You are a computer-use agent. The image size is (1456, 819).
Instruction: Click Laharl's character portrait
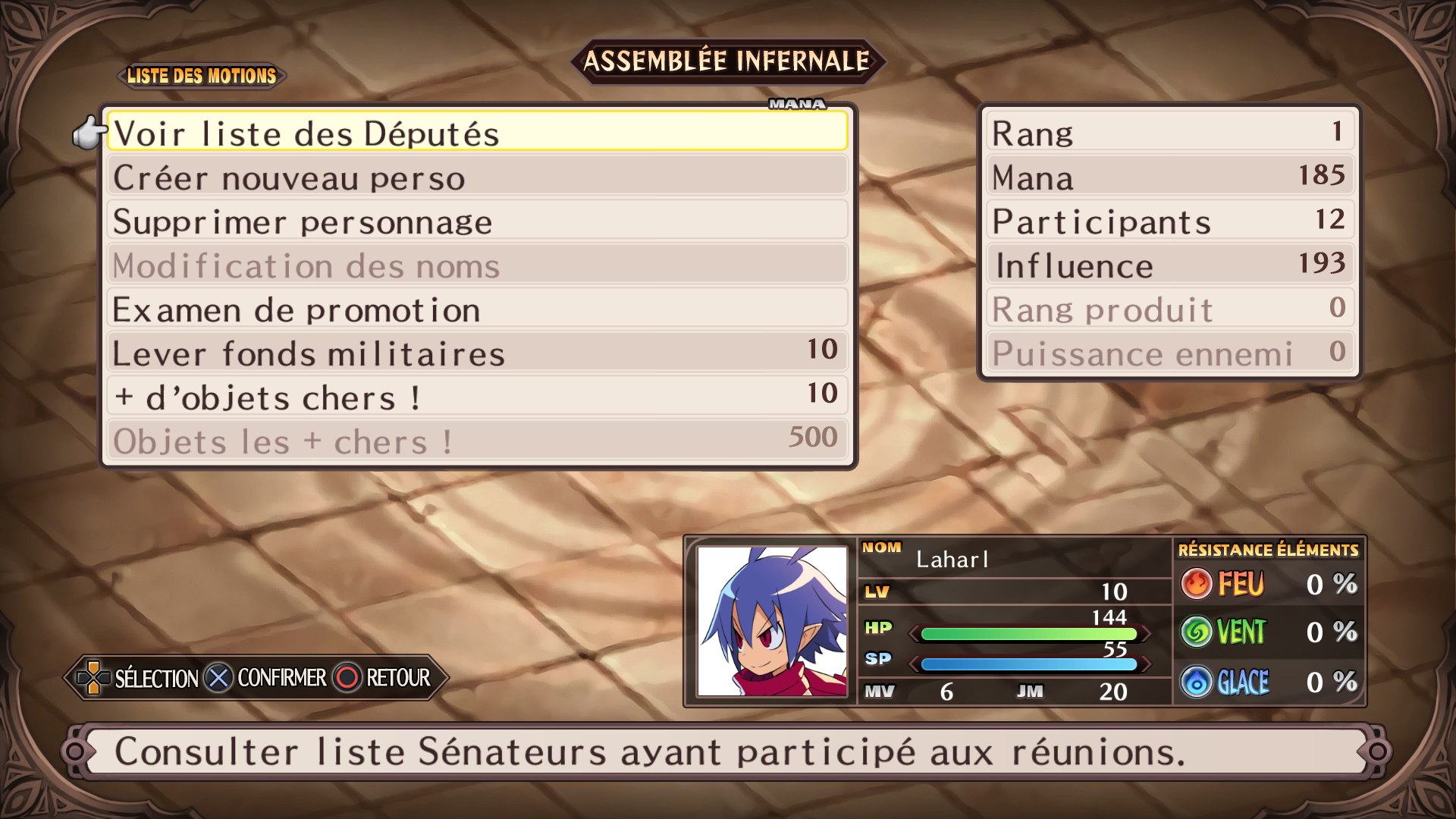tap(772, 621)
